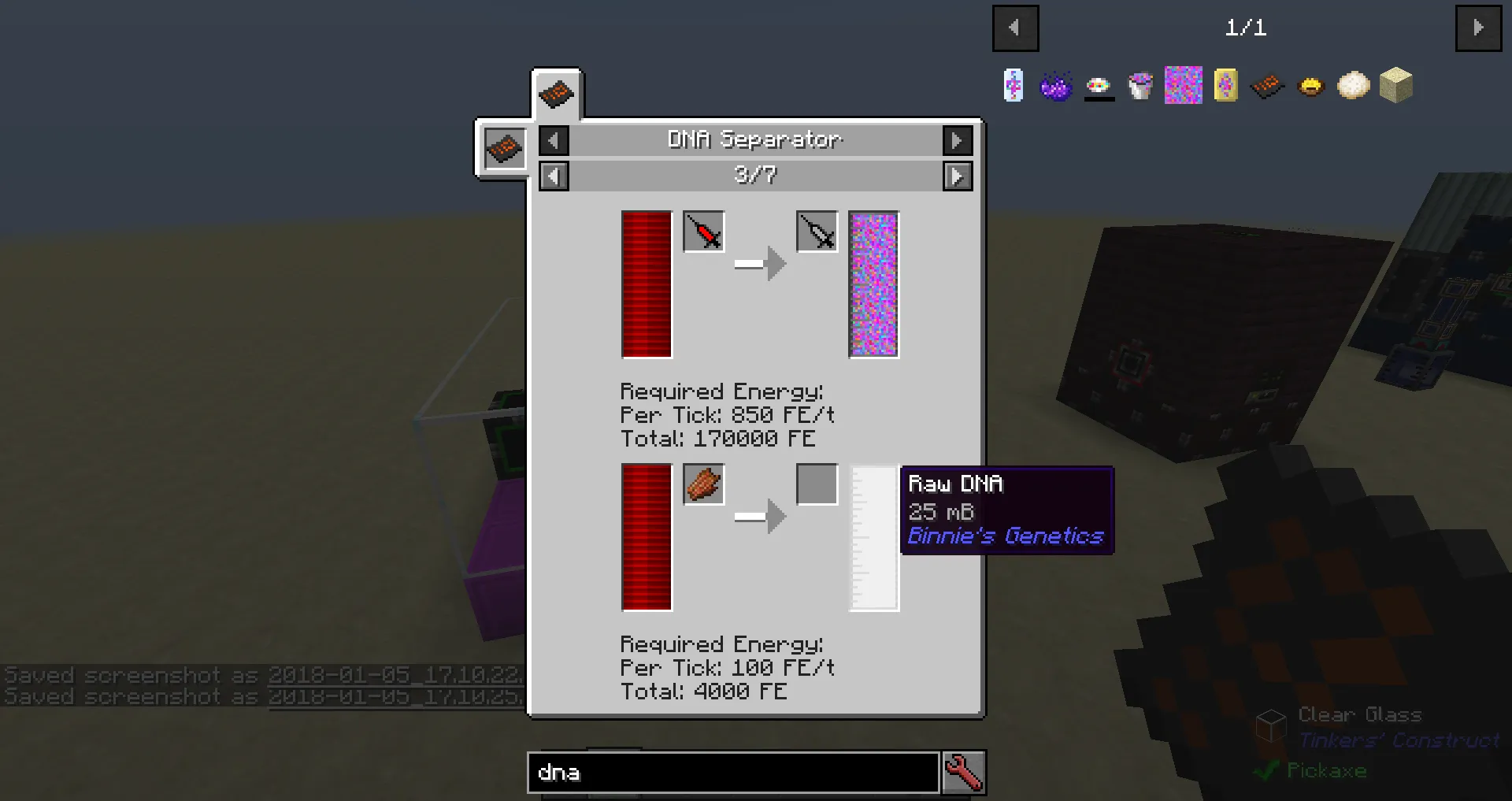Open the JEI config with the wrench button

coord(964,773)
